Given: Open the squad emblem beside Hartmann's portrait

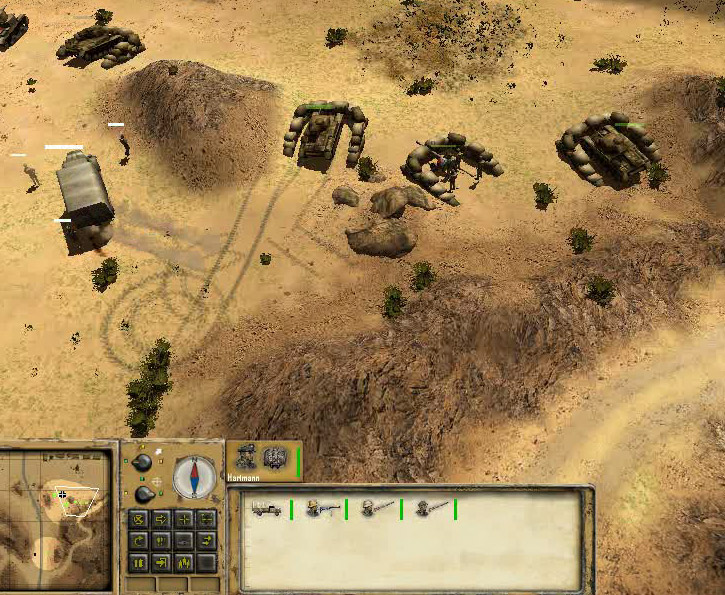Looking at the screenshot, I should click(x=274, y=459).
